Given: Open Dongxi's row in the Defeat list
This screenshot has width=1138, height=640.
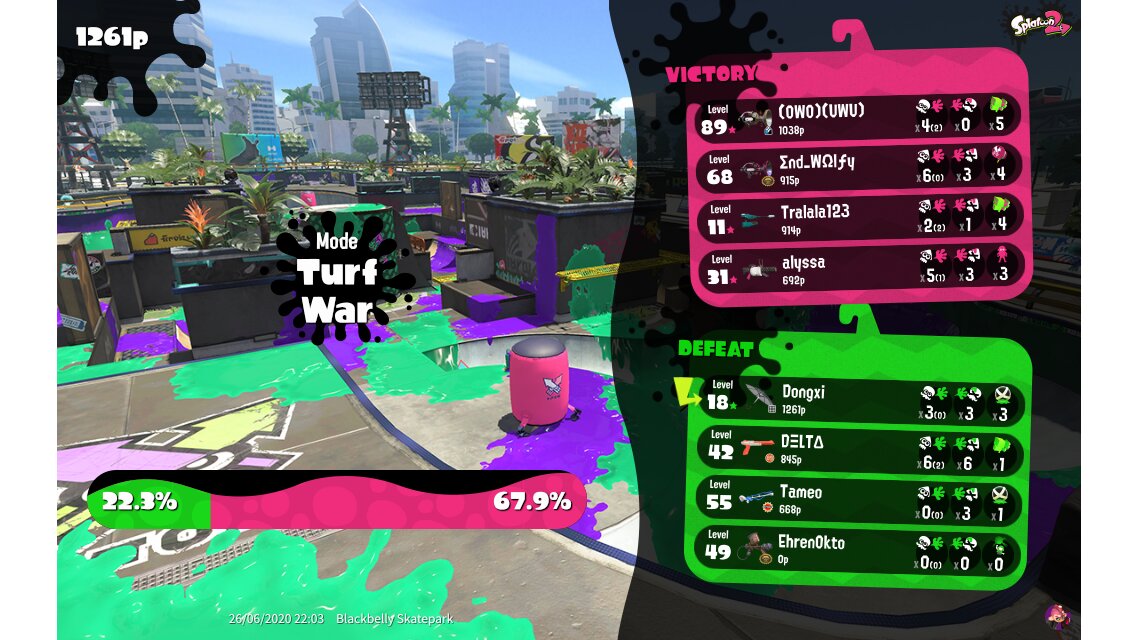Looking at the screenshot, I should 858,399.
